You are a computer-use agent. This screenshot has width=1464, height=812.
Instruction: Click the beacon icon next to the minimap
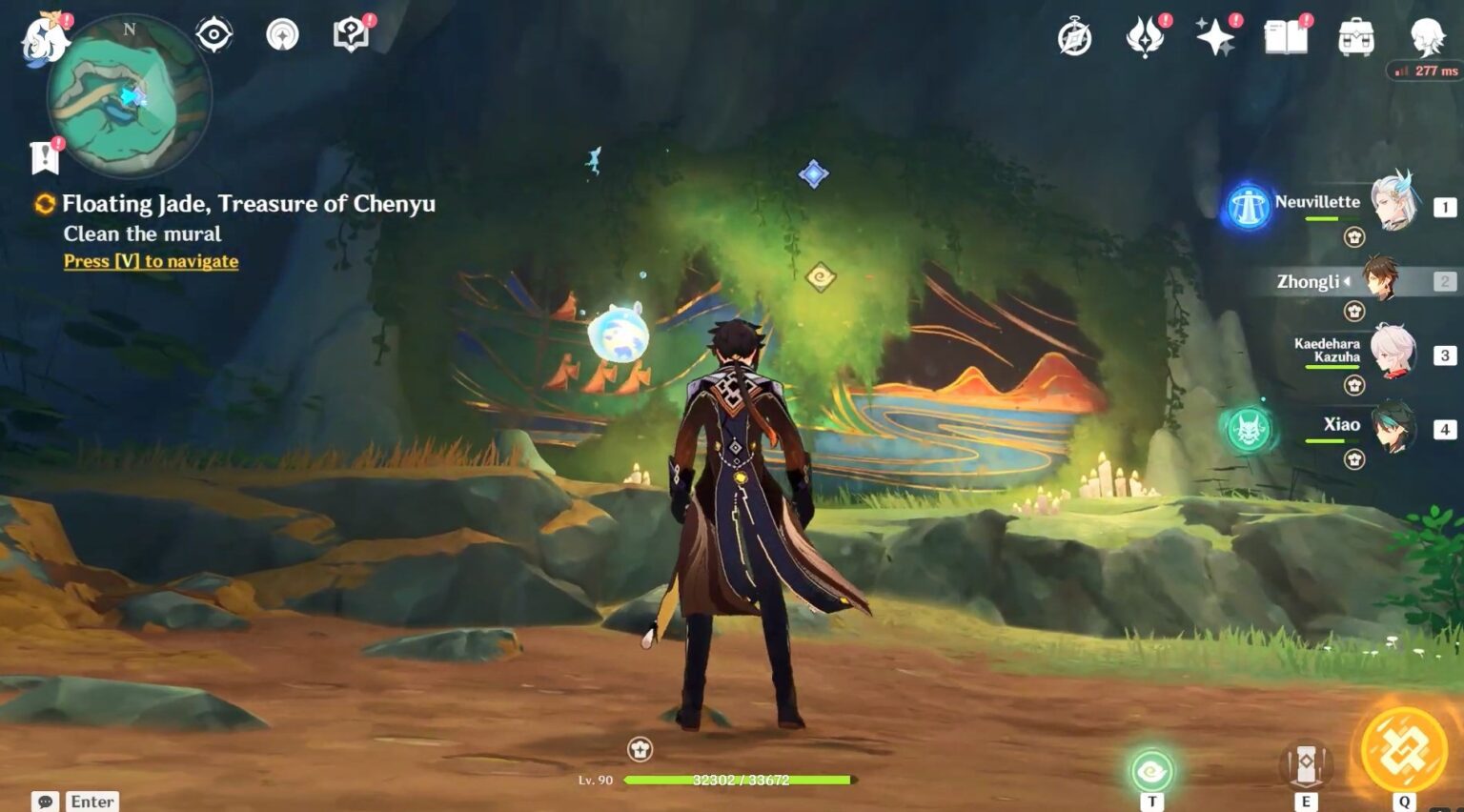(280, 33)
